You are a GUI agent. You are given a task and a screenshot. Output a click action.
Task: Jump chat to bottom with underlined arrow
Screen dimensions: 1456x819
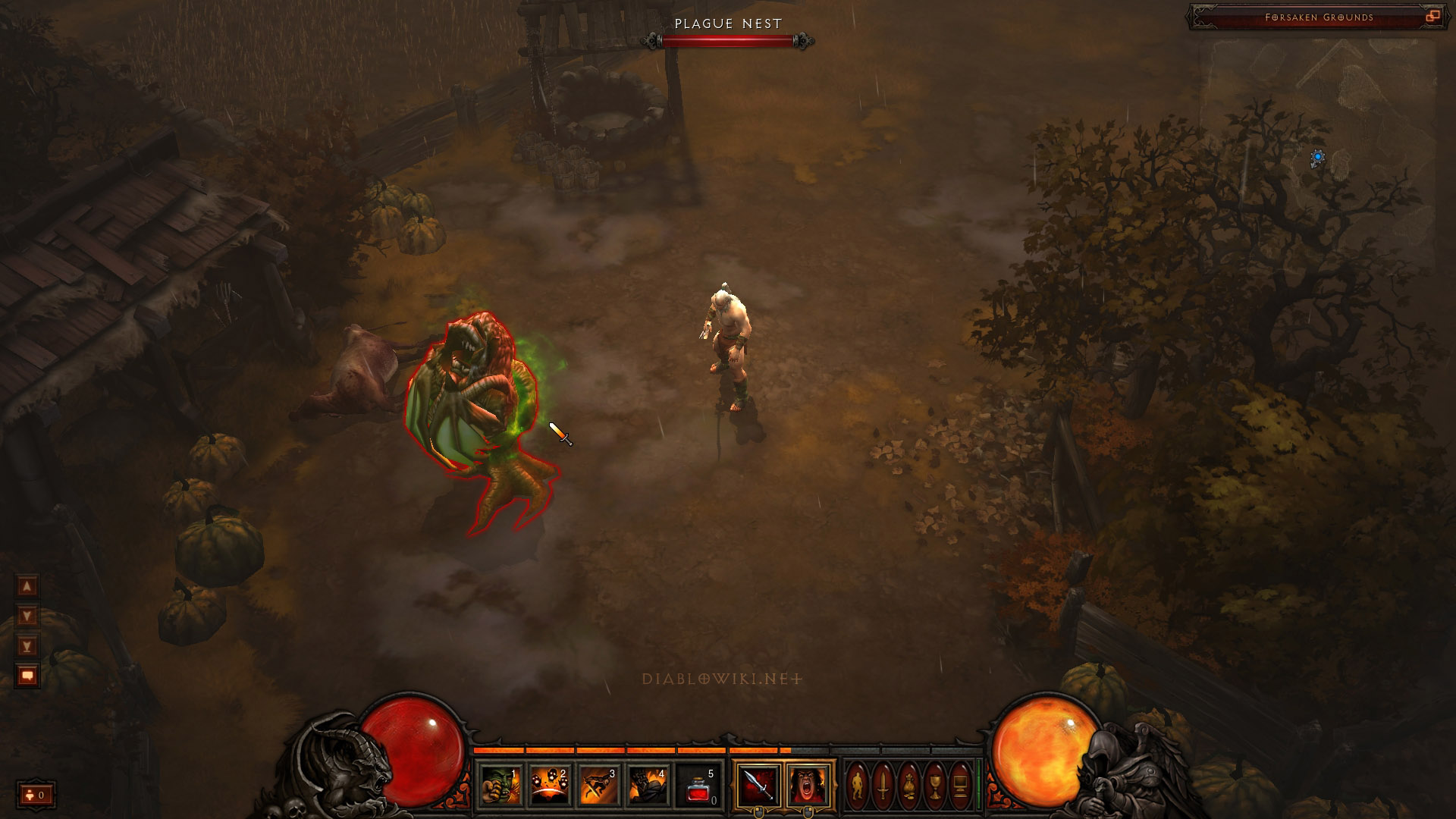click(x=27, y=646)
